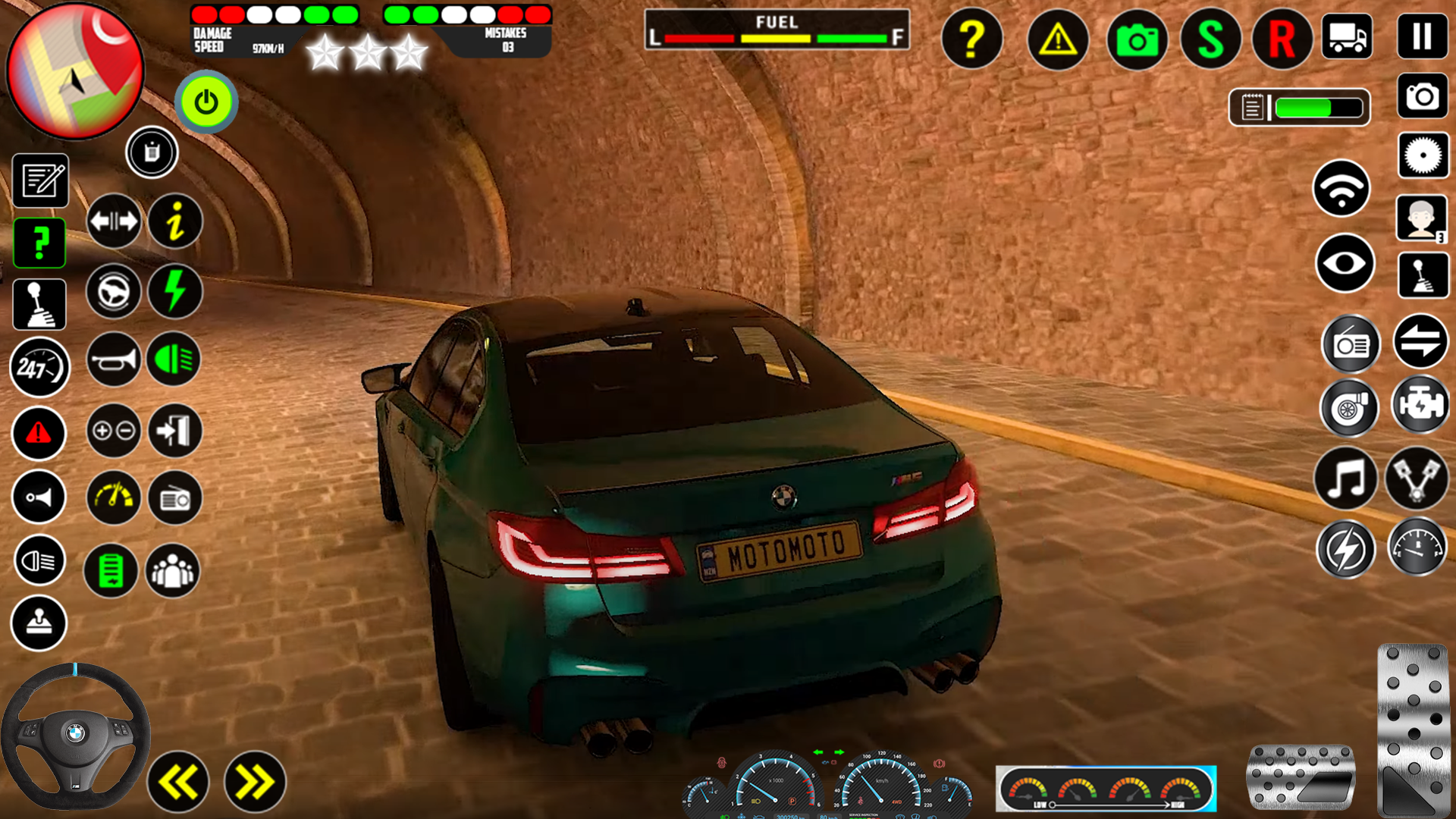Switch to steering wheel control mode

(x=113, y=291)
